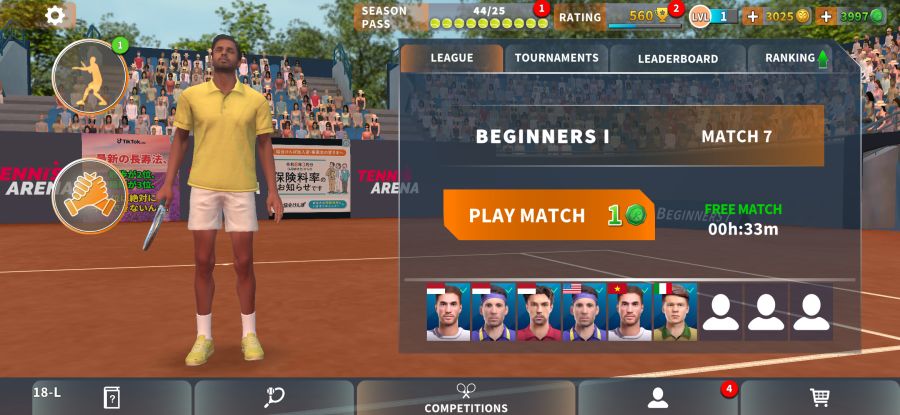Select the opponent with the USA flag
This screenshot has width=900, height=415.
(x=584, y=312)
